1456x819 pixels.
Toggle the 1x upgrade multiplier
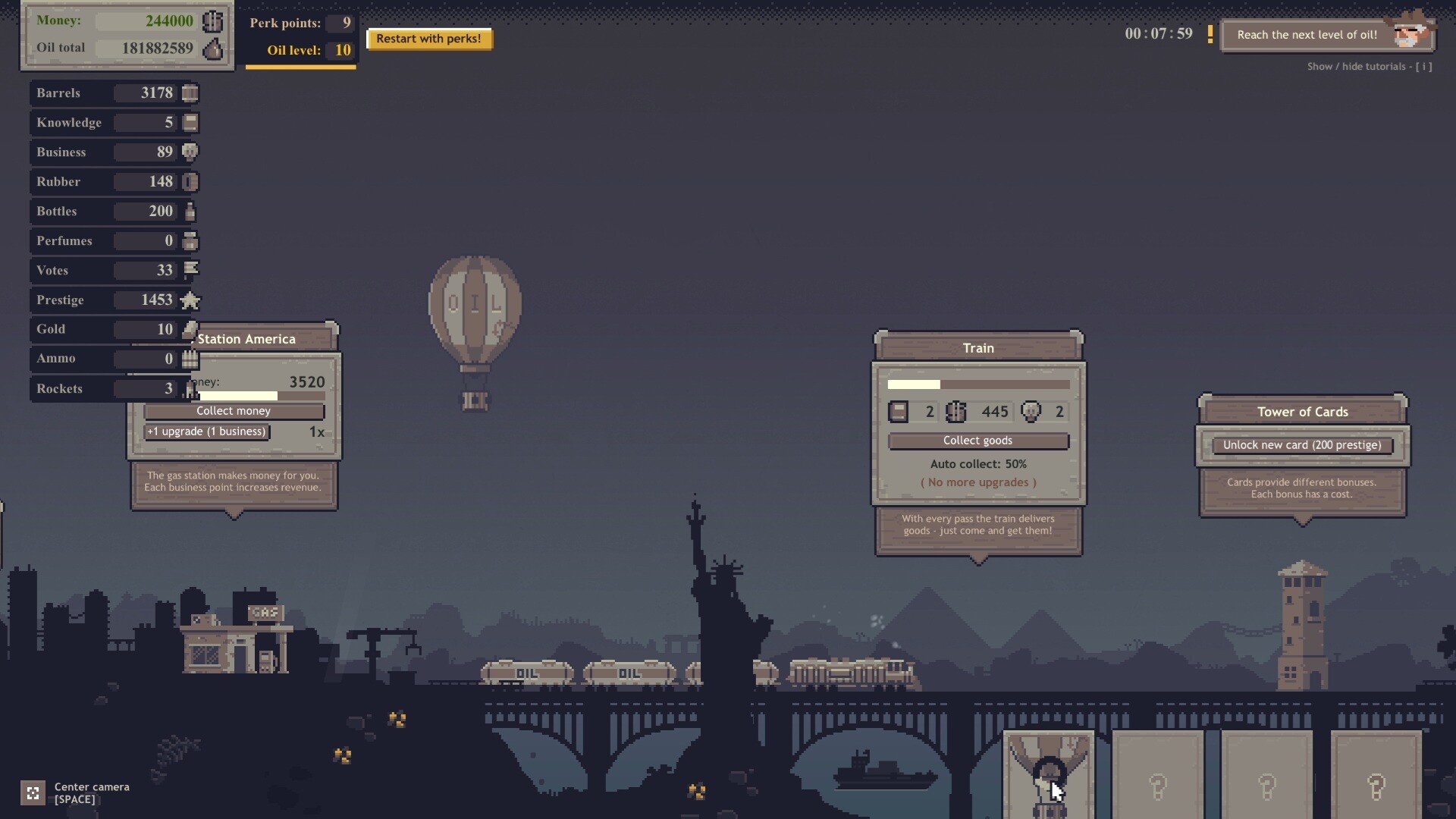point(317,431)
